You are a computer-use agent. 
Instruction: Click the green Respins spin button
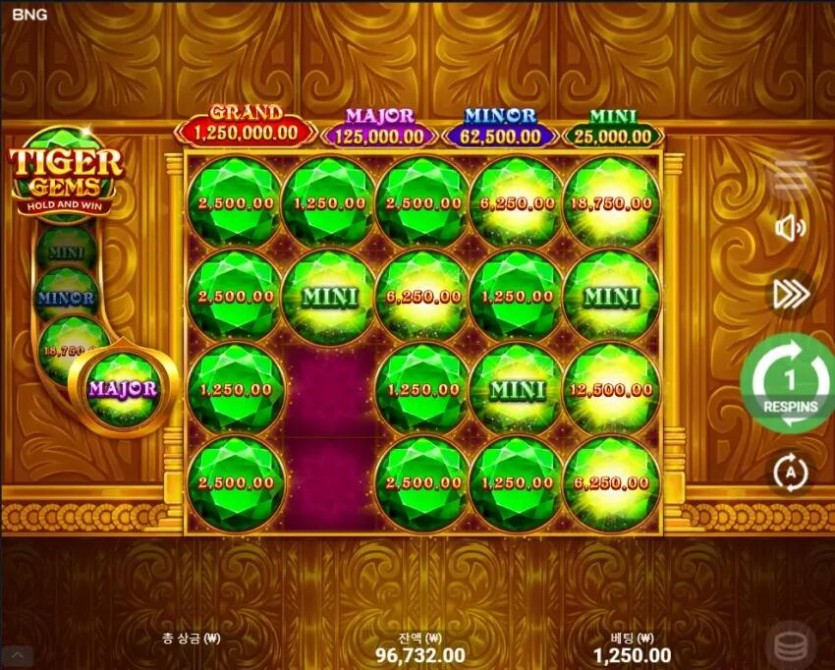point(790,383)
